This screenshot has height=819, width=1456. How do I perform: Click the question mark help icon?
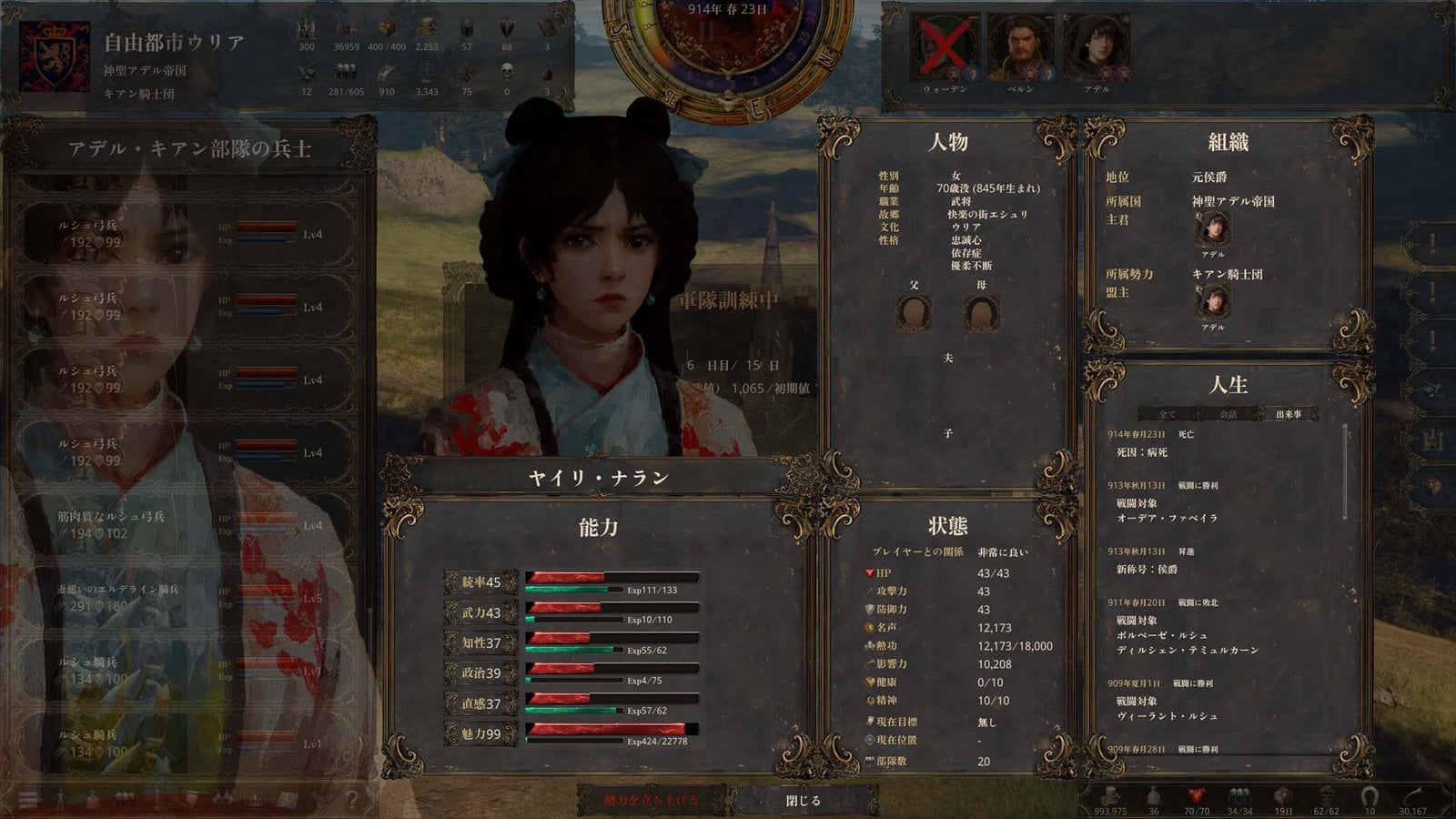[x=351, y=800]
